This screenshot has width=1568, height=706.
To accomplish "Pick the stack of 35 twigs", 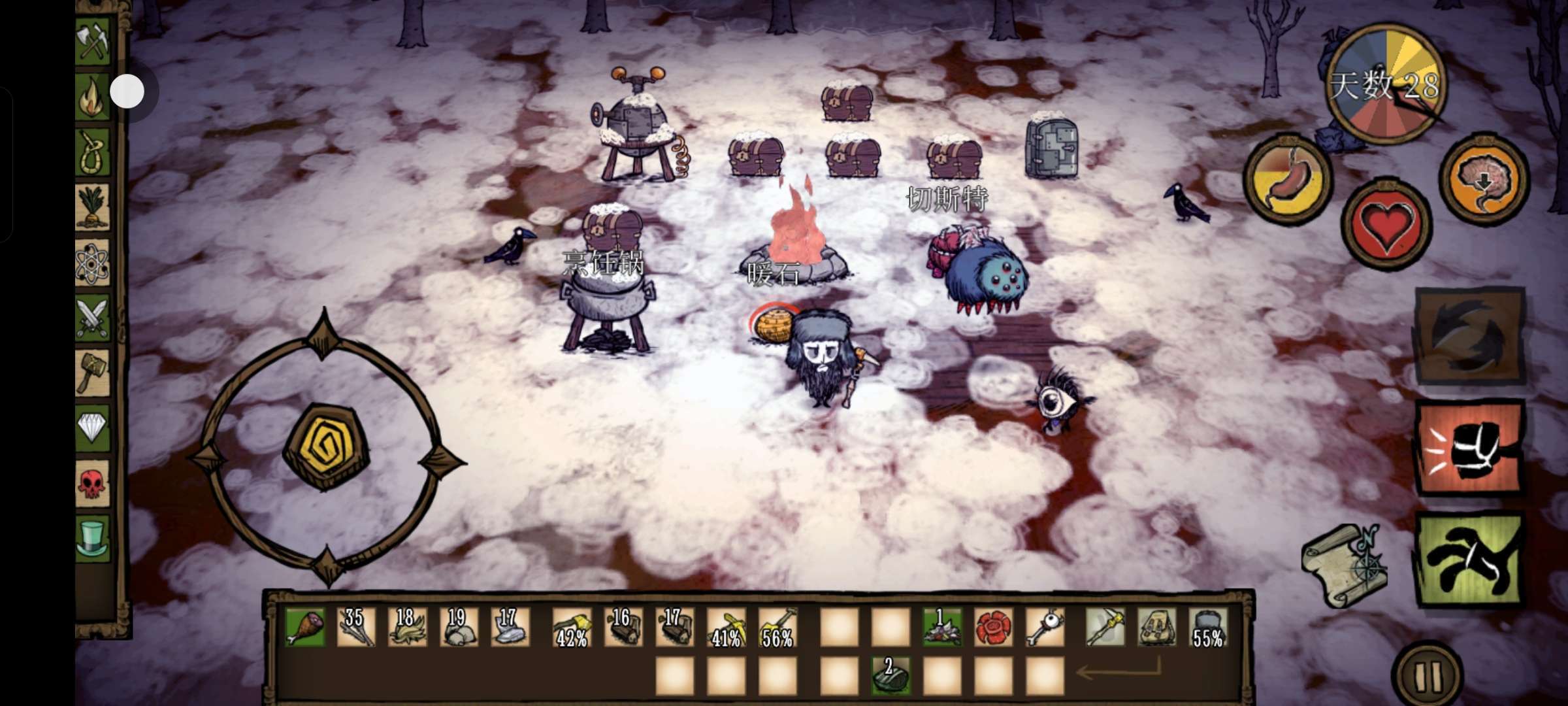I will pyautogui.click(x=356, y=628).
